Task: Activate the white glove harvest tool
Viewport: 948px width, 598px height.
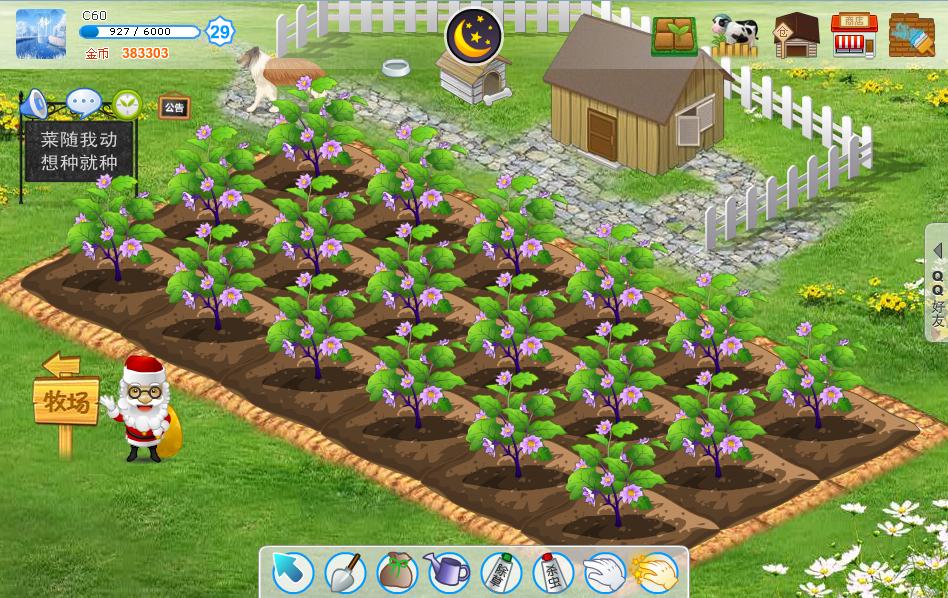Action: coord(604,572)
